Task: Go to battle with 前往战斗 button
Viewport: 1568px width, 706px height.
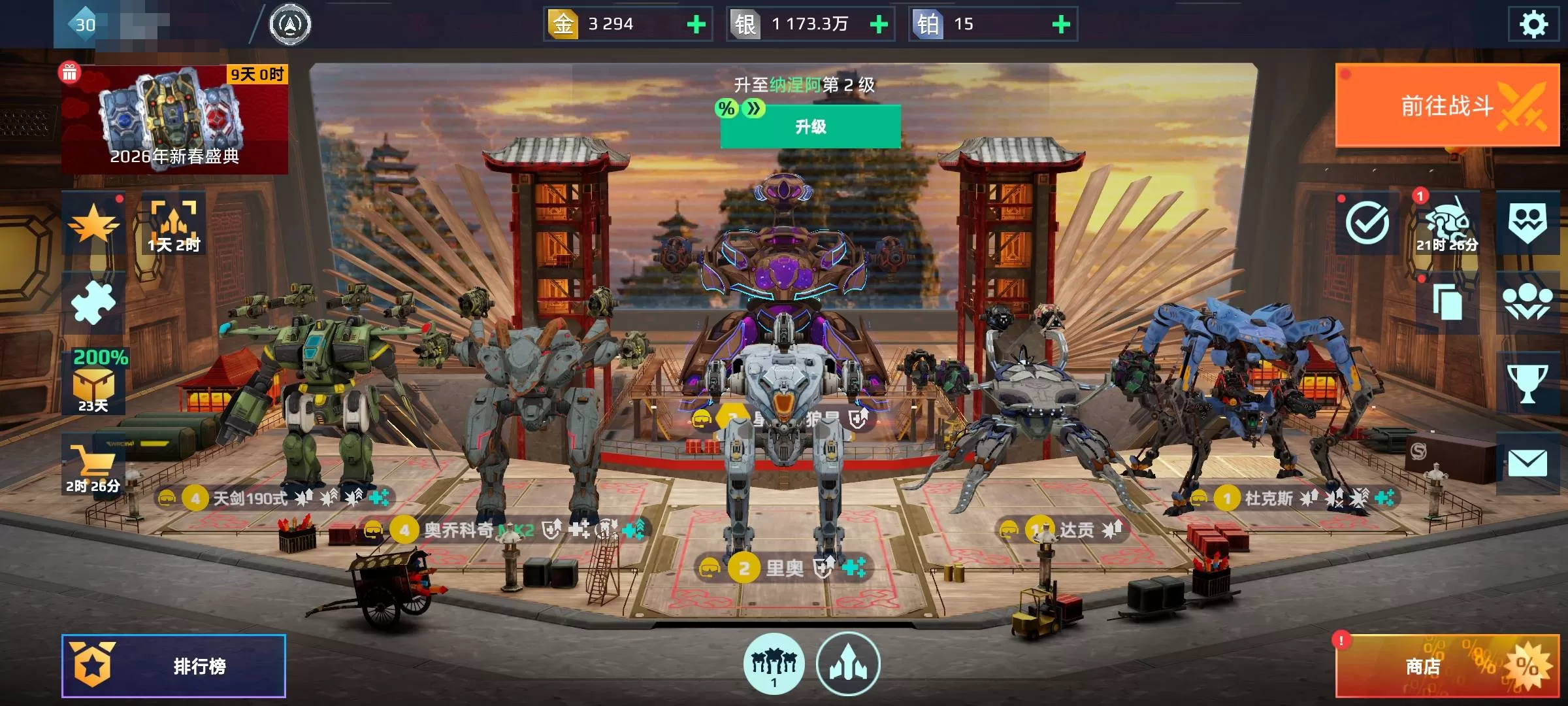Action: click(1447, 105)
